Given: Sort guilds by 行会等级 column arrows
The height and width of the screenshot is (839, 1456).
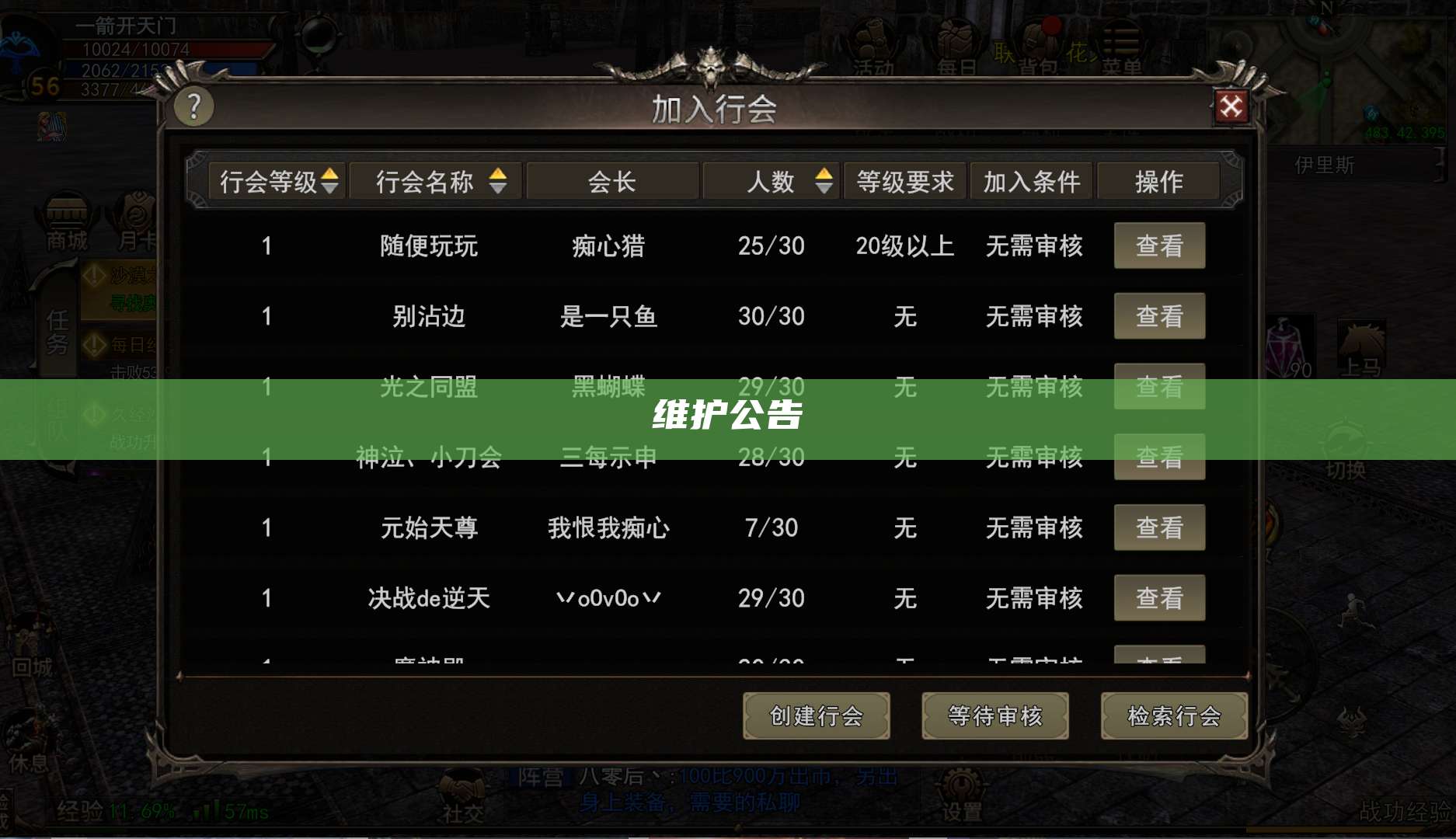Looking at the screenshot, I should pos(333,181).
